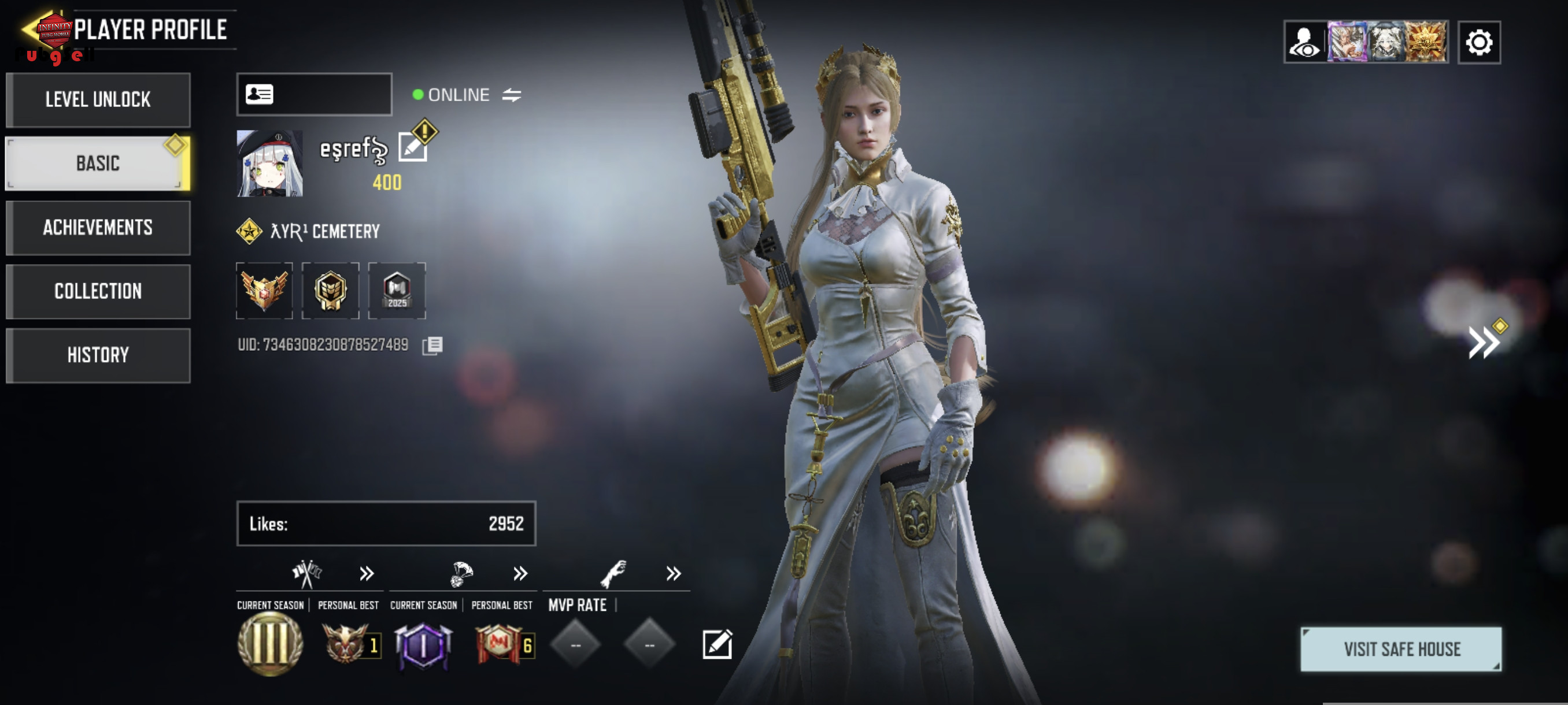Expand multiplayer ranked stats arrows
Image resolution: width=1568 pixels, height=705 pixels.
click(367, 574)
